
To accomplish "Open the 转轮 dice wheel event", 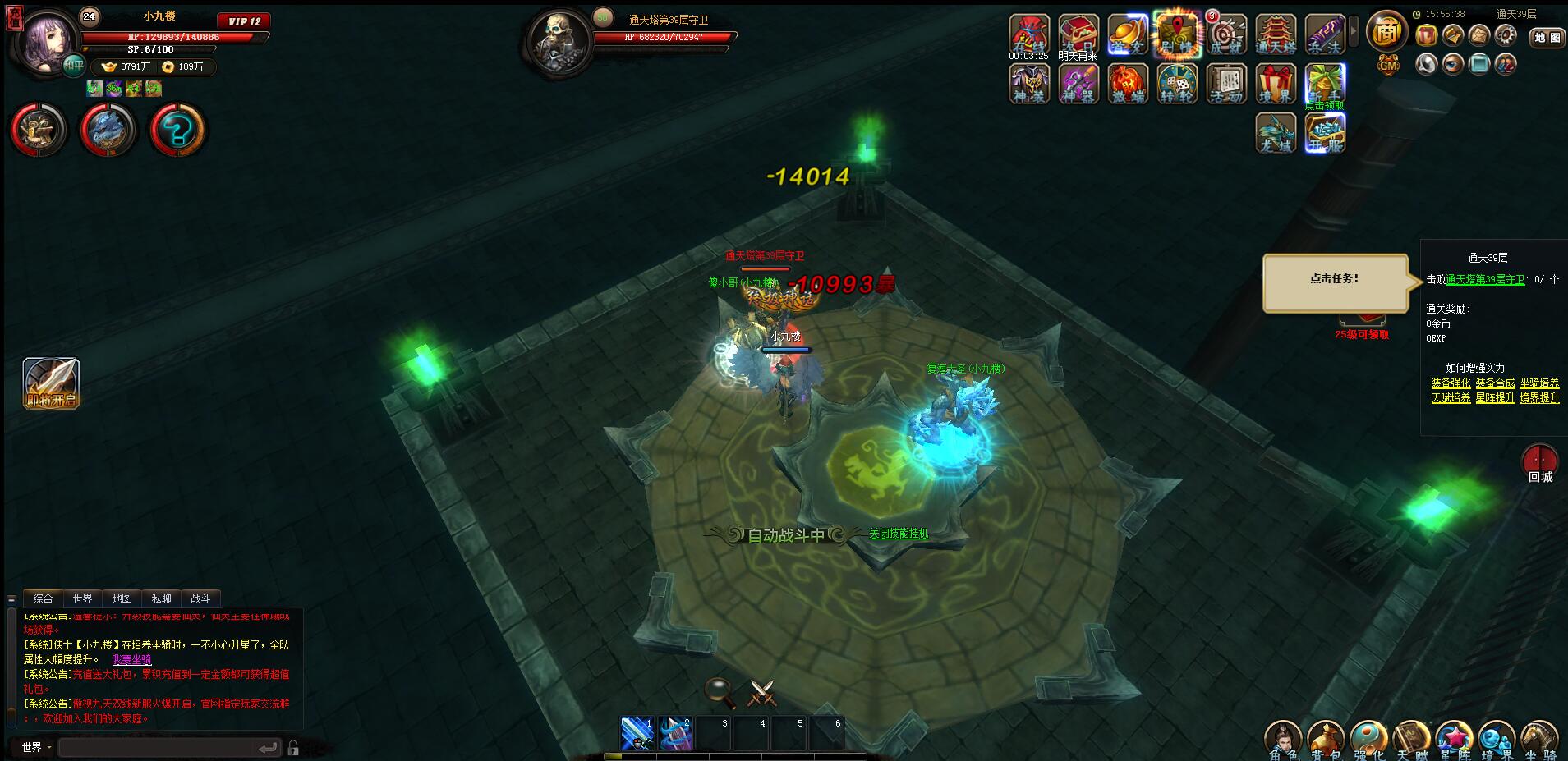I will 1176,84.
